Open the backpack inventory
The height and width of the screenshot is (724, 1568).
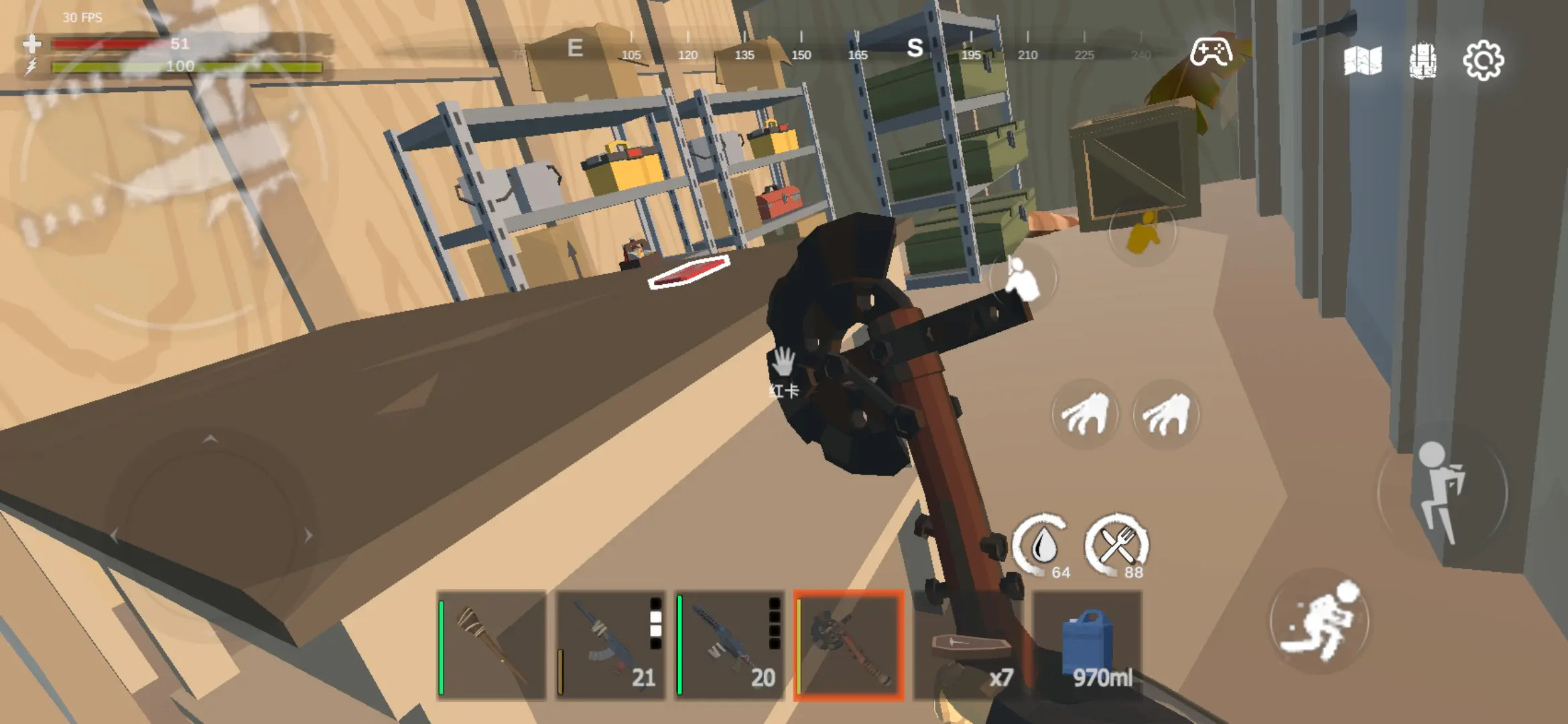tap(1422, 61)
